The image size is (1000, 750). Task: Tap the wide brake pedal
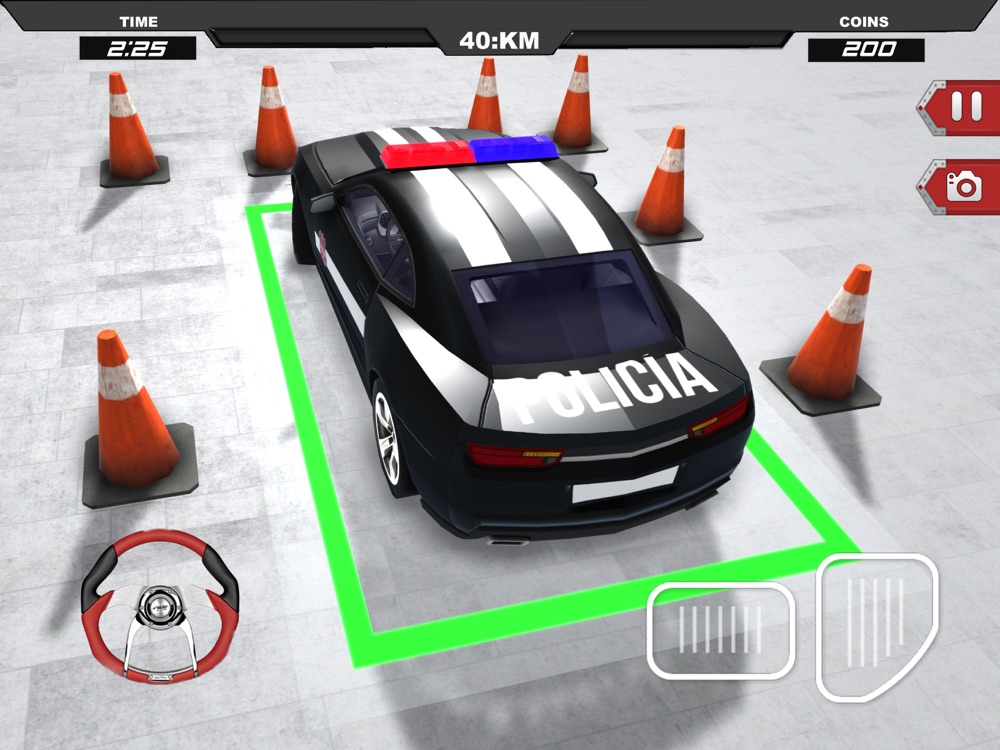720,630
